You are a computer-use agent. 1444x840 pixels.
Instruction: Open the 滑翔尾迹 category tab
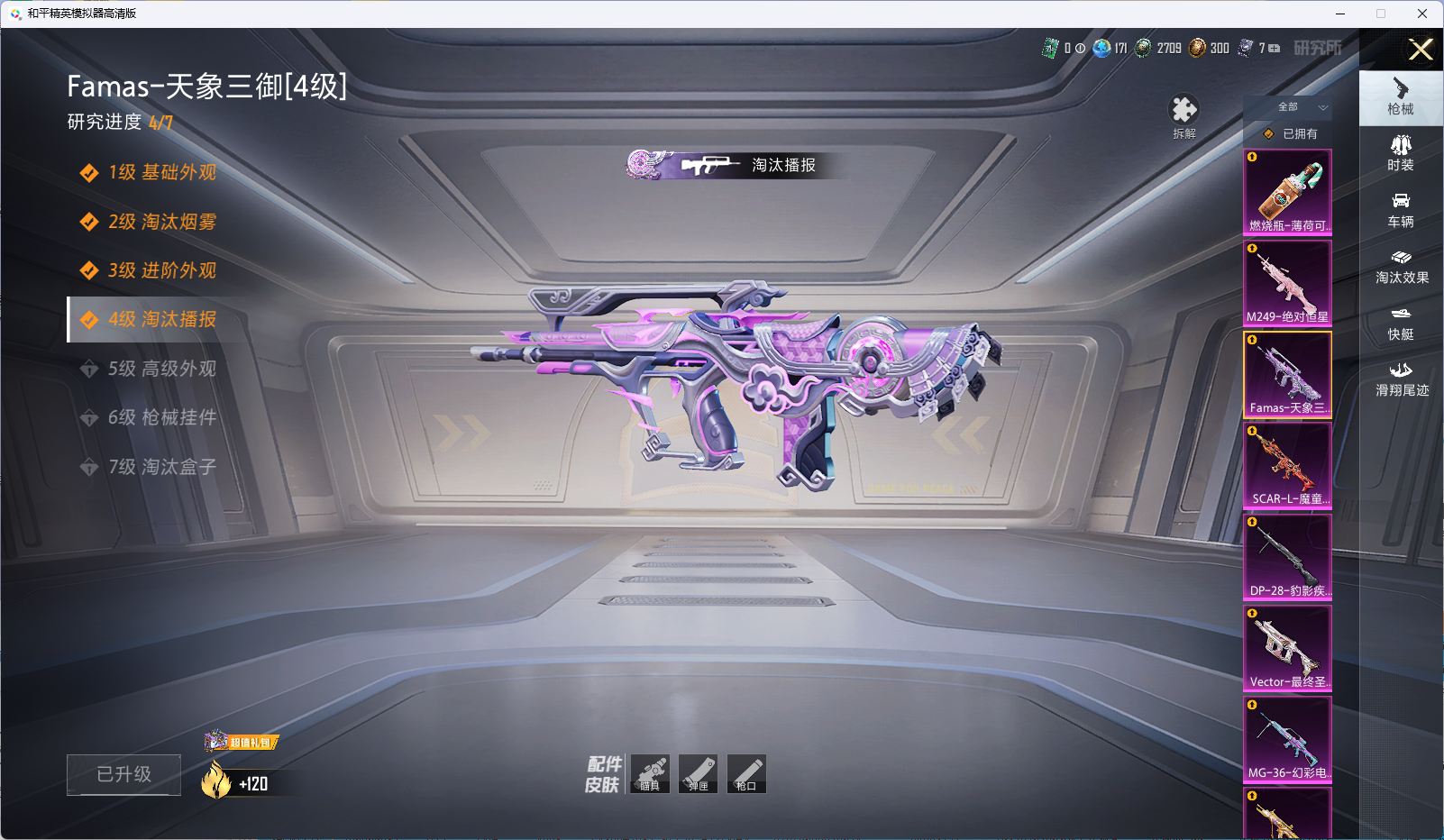pos(1401,379)
